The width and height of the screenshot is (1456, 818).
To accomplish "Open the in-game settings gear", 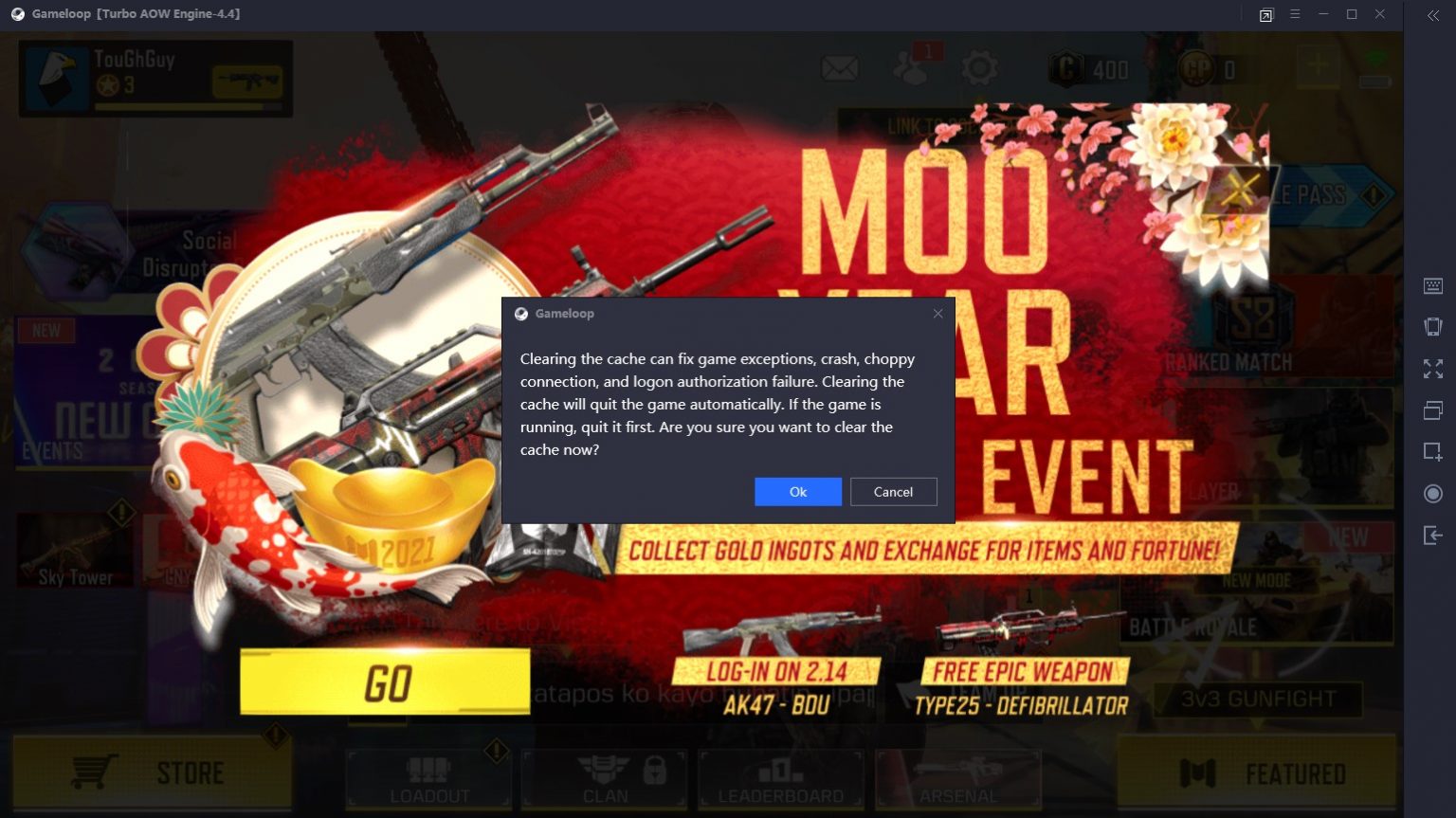I will pyautogui.click(x=978, y=67).
